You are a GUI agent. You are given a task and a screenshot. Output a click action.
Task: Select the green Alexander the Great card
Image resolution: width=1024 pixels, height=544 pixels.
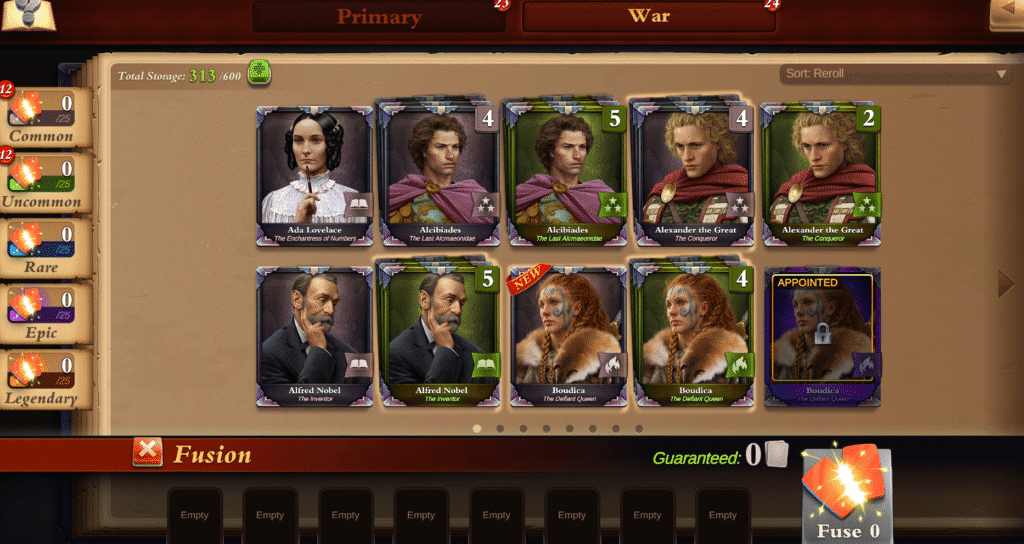point(821,175)
